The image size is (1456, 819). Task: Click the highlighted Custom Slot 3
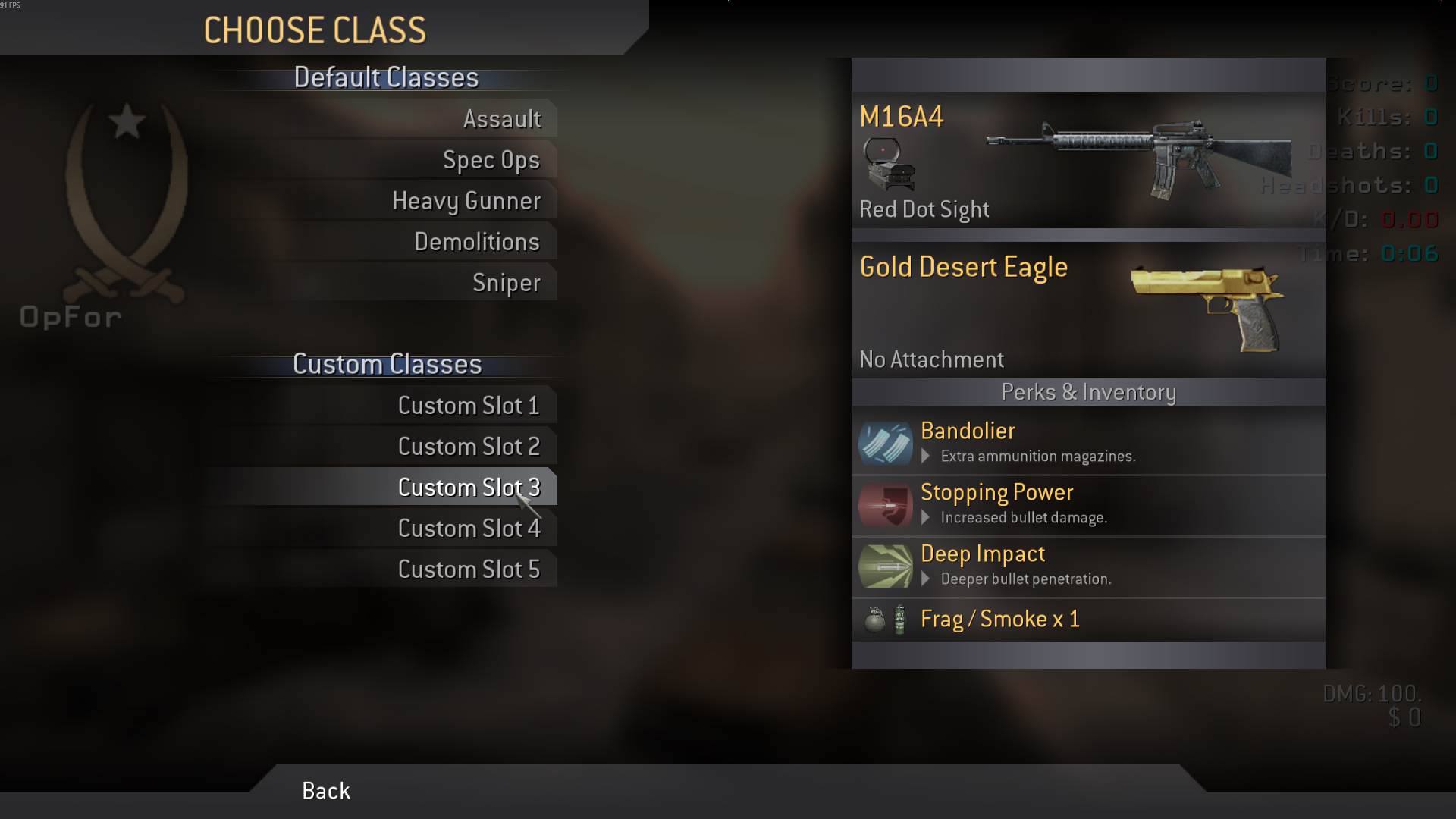[469, 488]
